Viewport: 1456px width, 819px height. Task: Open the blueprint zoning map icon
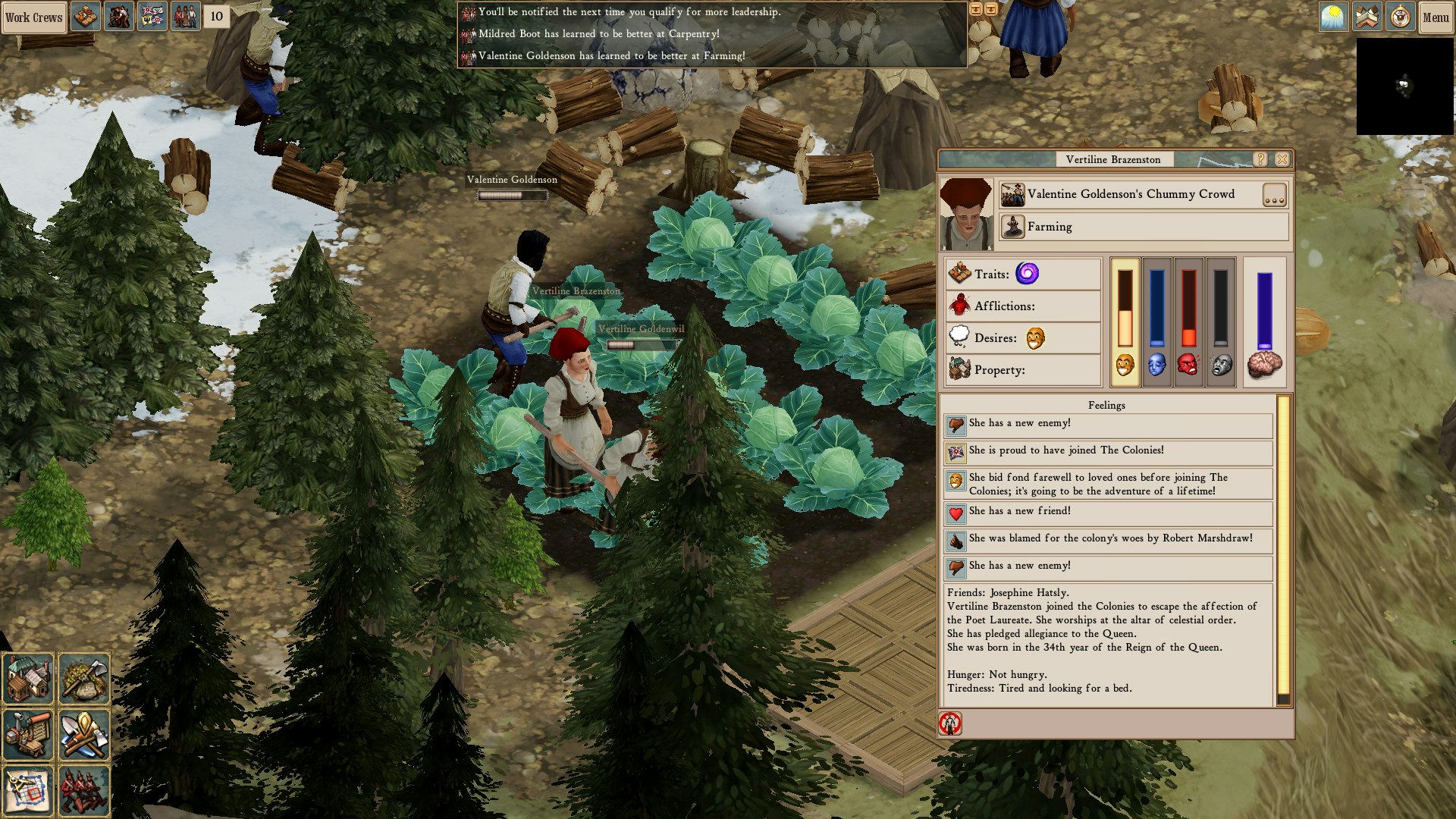28,790
